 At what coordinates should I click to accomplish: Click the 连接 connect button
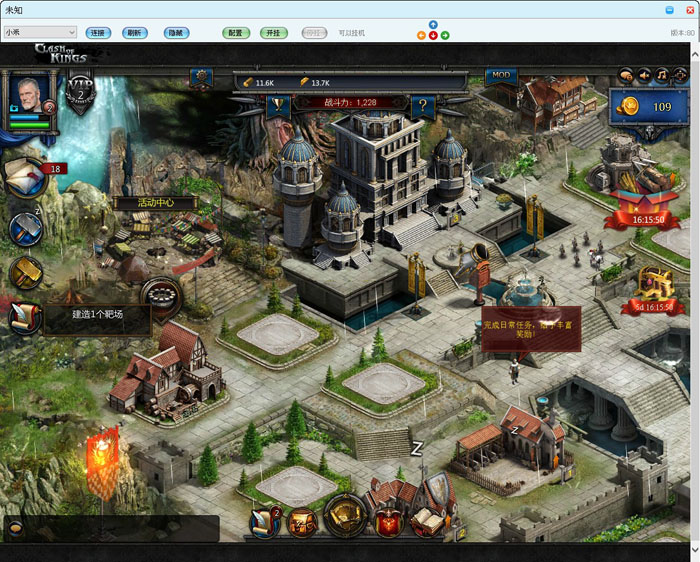pos(97,33)
